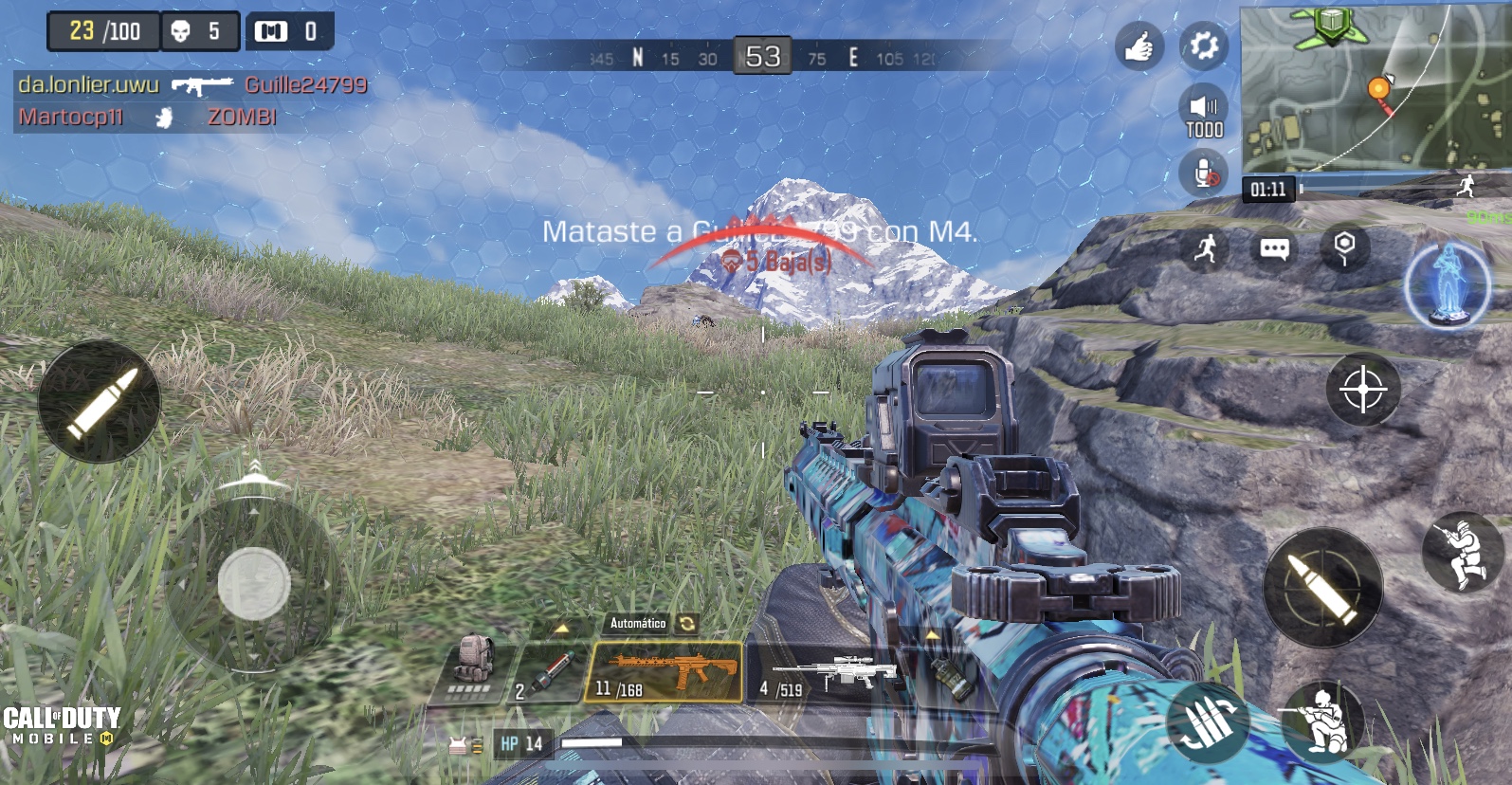Fire using the right bullet button
The image size is (1512, 785).
[x=1322, y=587]
